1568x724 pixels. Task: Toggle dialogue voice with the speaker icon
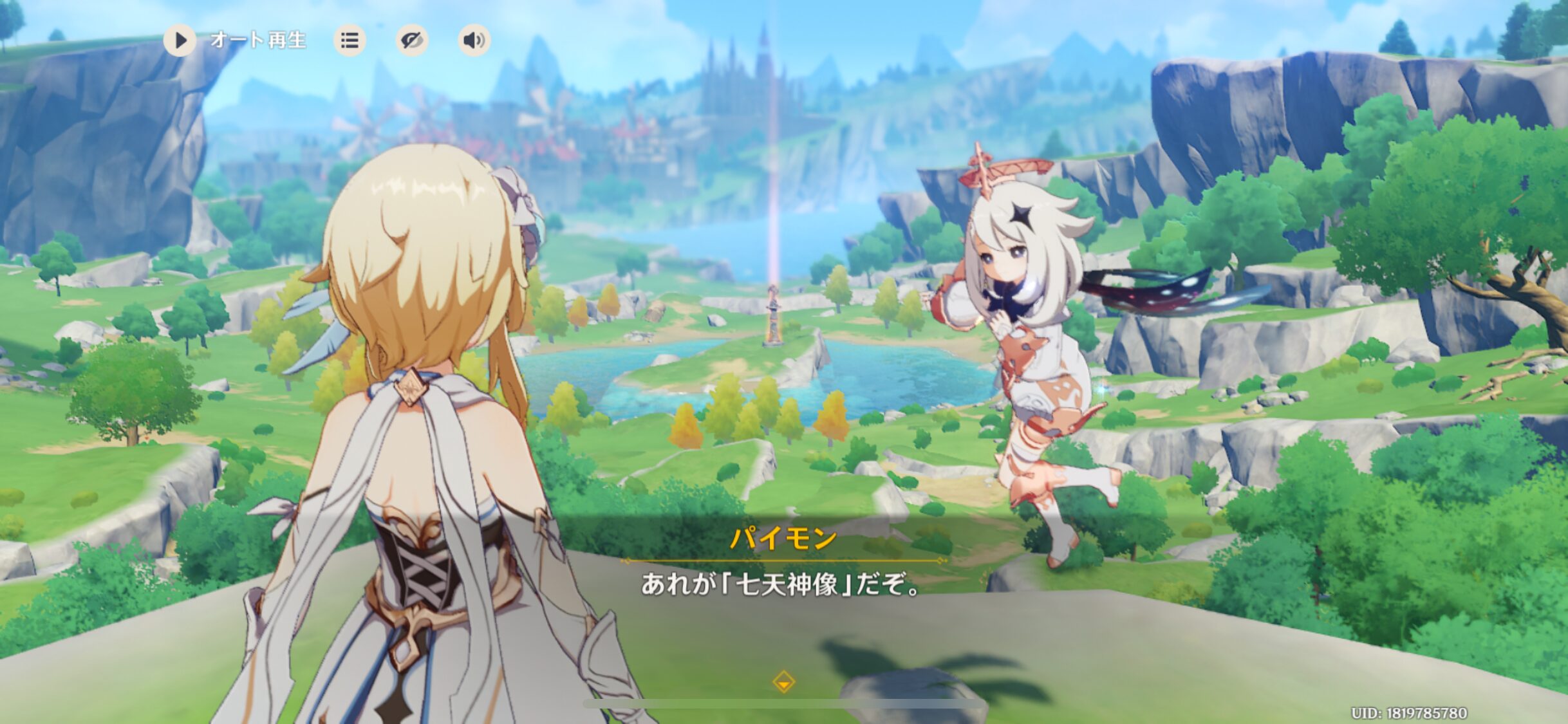tap(474, 41)
